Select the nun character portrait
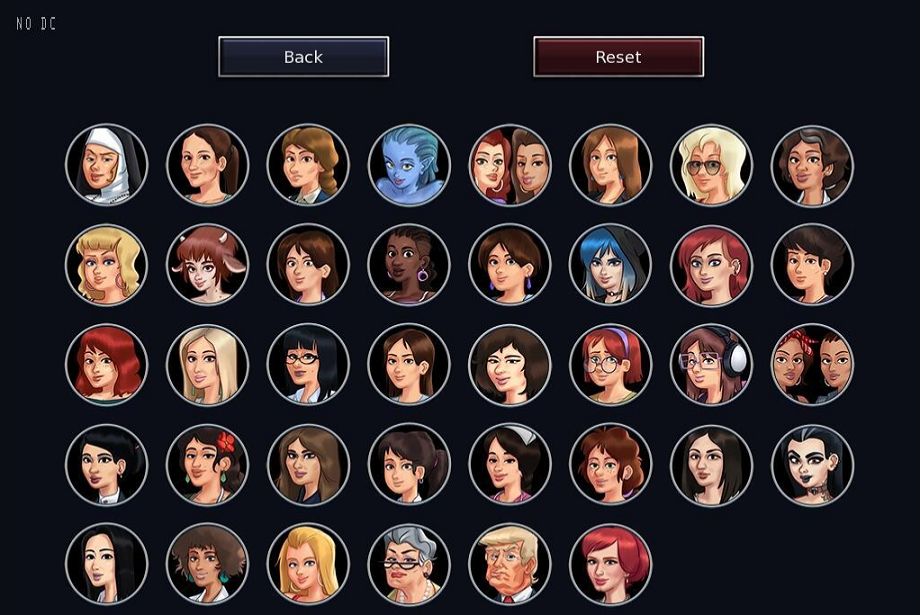Image resolution: width=920 pixels, height=615 pixels. (x=107, y=165)
